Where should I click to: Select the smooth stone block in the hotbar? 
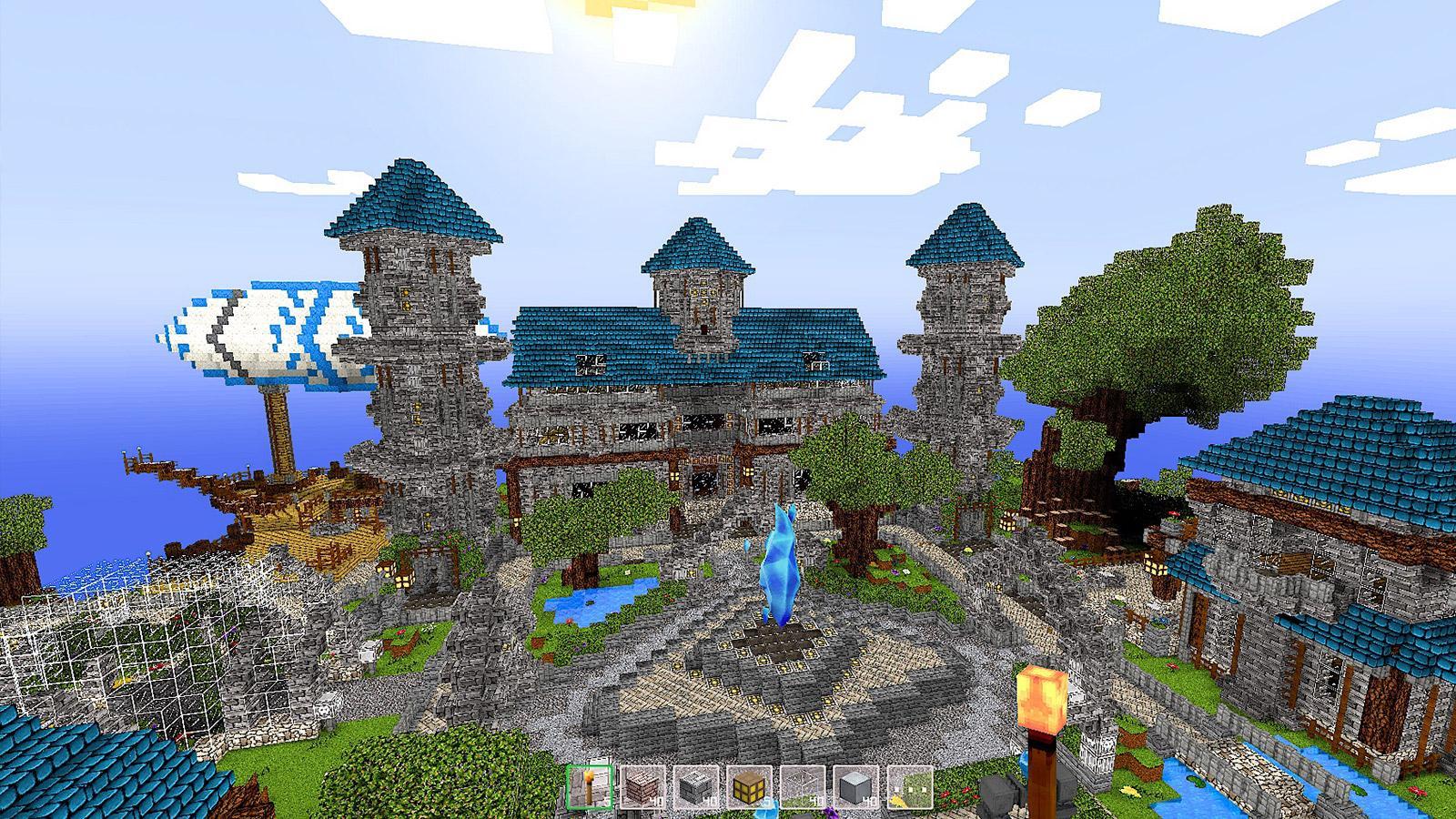854,785
